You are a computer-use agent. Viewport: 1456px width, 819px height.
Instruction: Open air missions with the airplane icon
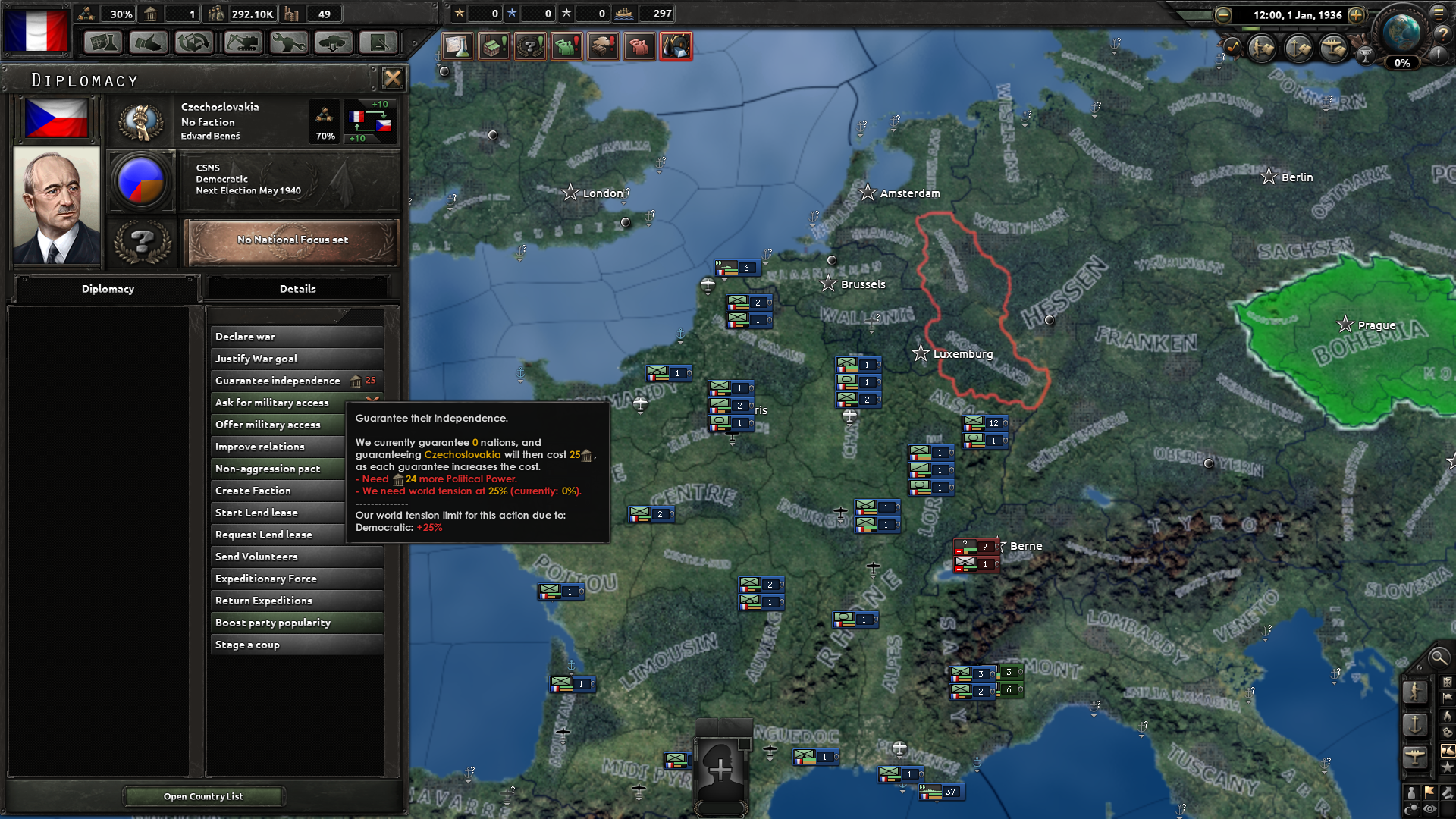coord(1332,49)
